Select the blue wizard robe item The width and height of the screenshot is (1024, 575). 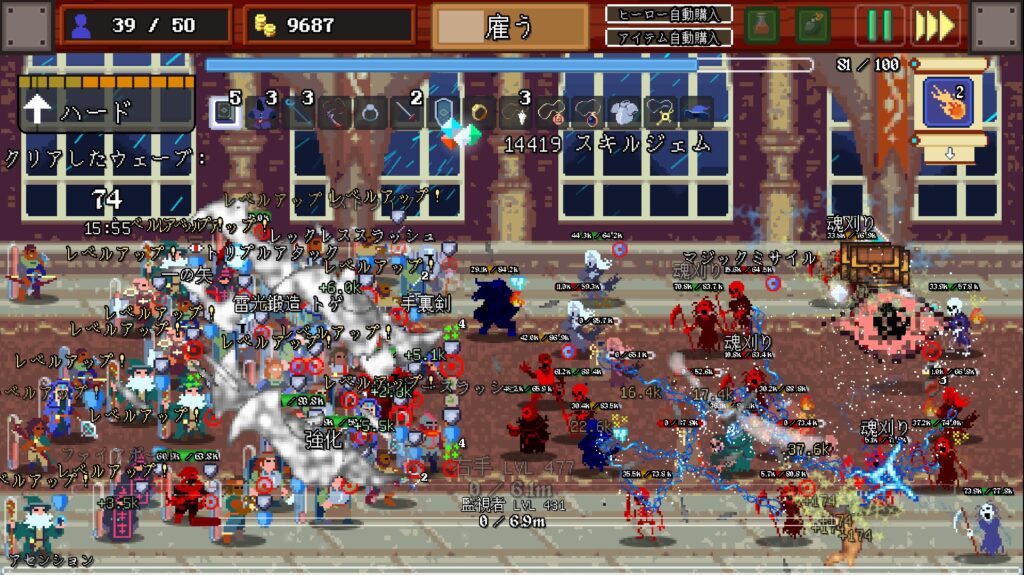pyautogui.click(x=263, y=112)
